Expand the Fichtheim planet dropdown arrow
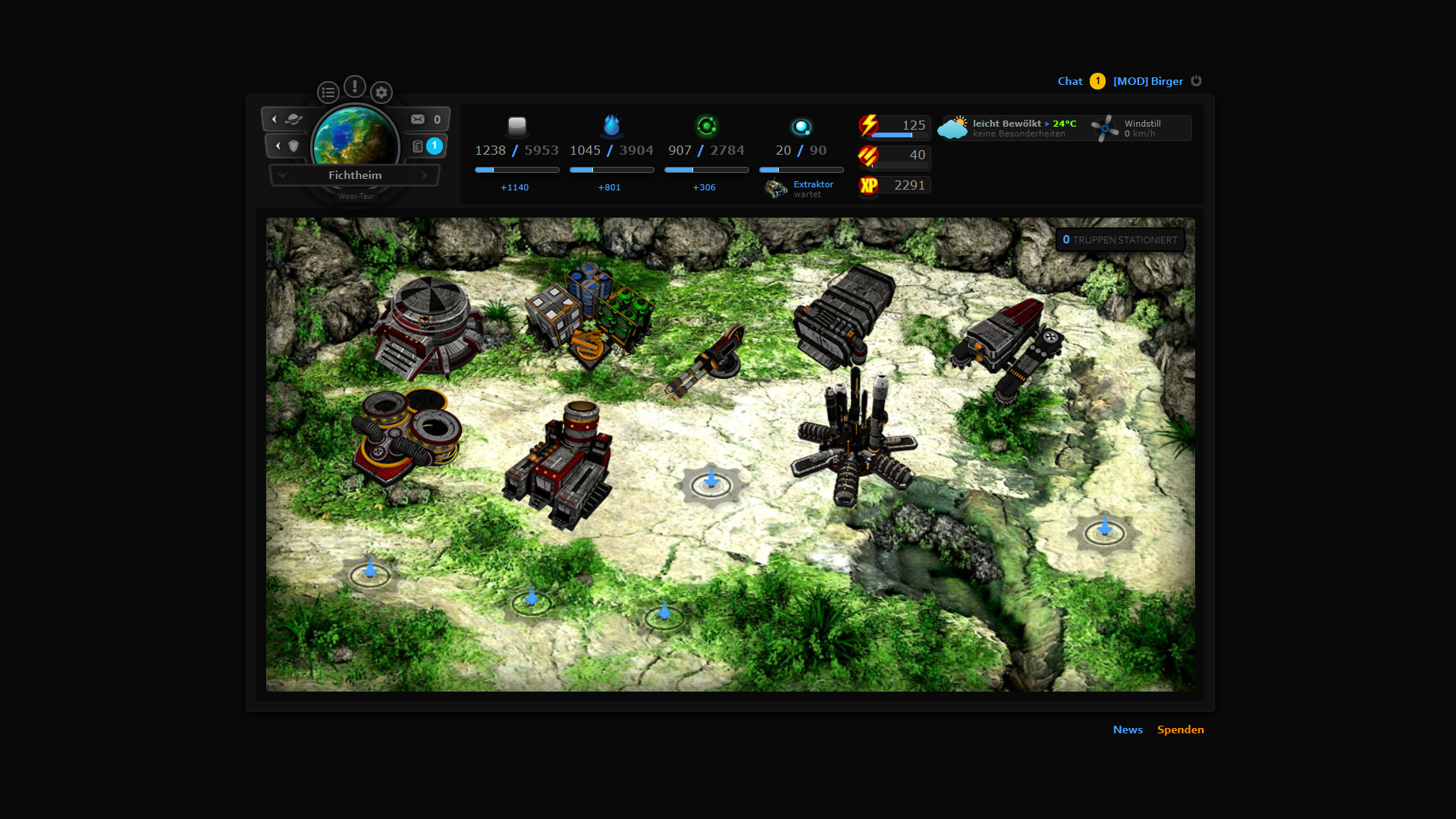 (x=283, y=175)
